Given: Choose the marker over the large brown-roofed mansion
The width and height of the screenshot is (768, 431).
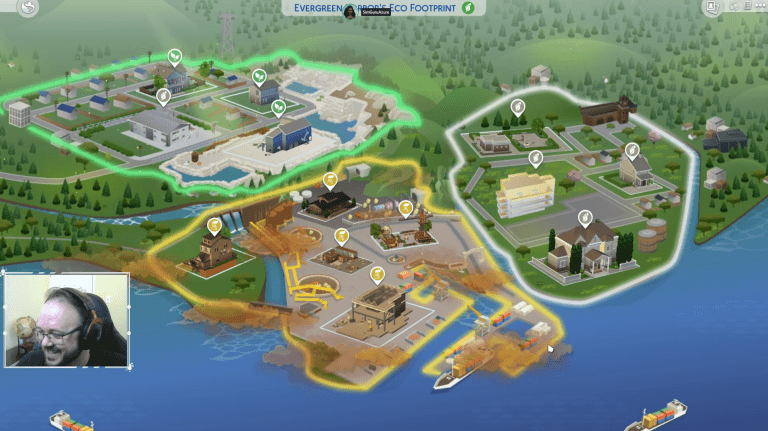Looking at the screenshot, I should click(585, 217).
